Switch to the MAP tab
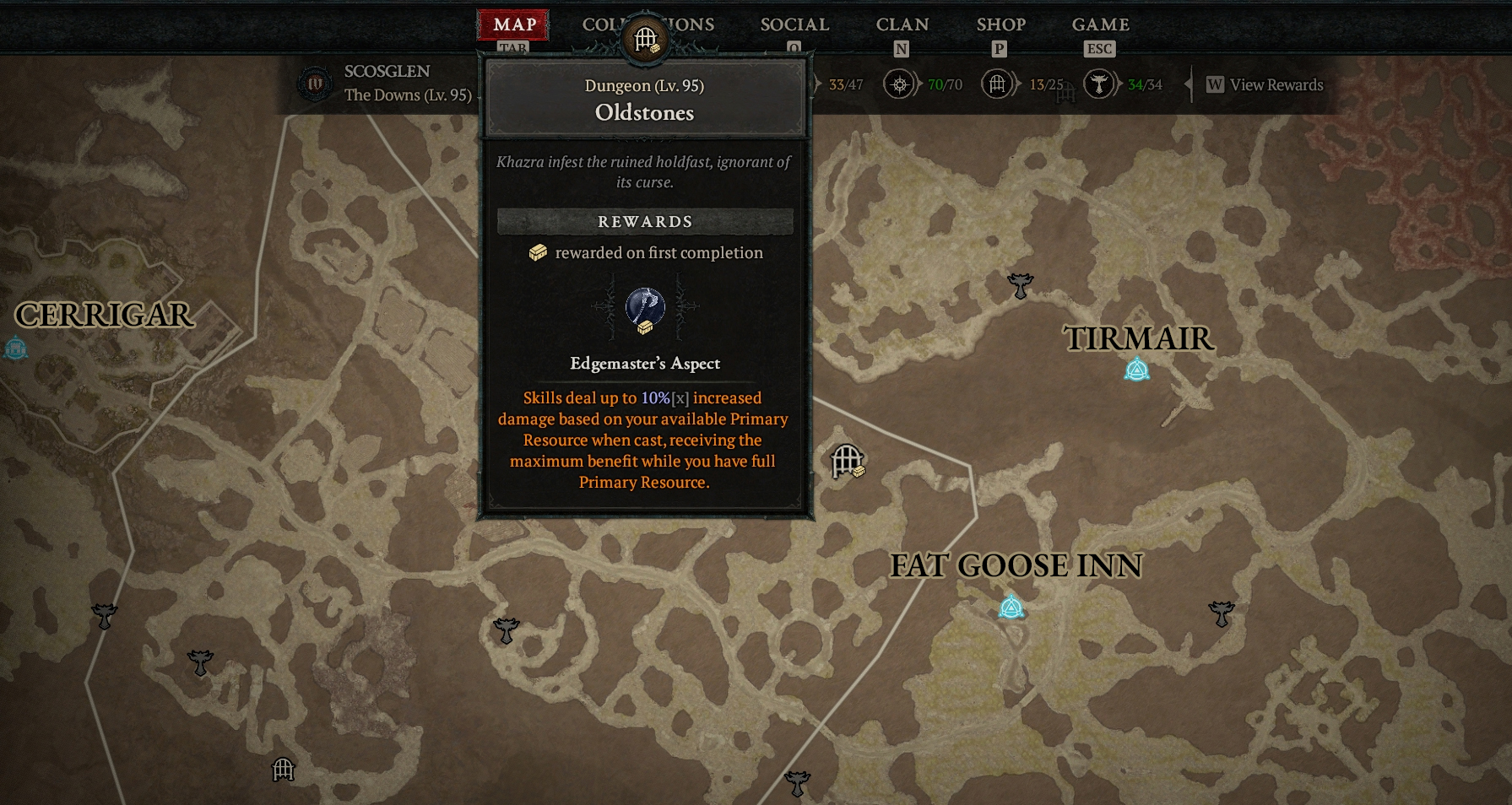 pos(513,25)
